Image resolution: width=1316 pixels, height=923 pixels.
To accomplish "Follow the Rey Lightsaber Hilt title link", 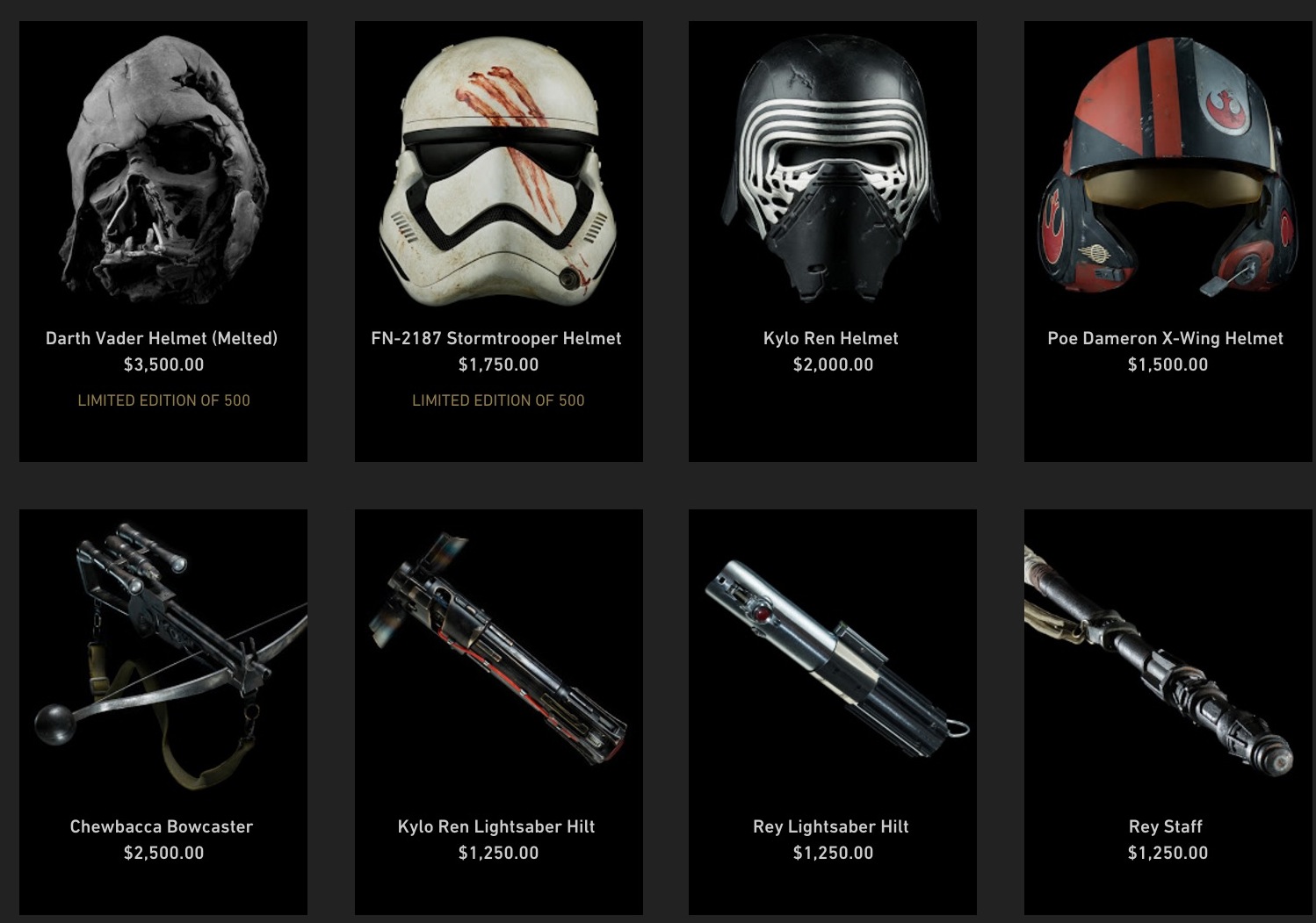I will point(831,826).
